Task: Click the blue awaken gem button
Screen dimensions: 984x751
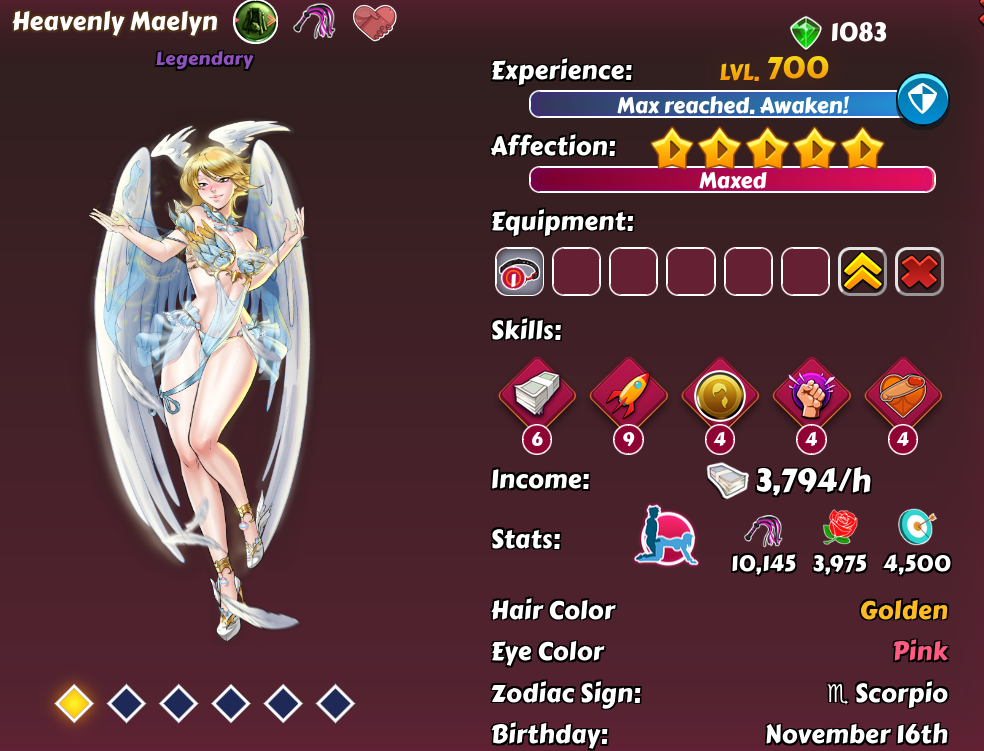Action: click(x=922, y=100)
